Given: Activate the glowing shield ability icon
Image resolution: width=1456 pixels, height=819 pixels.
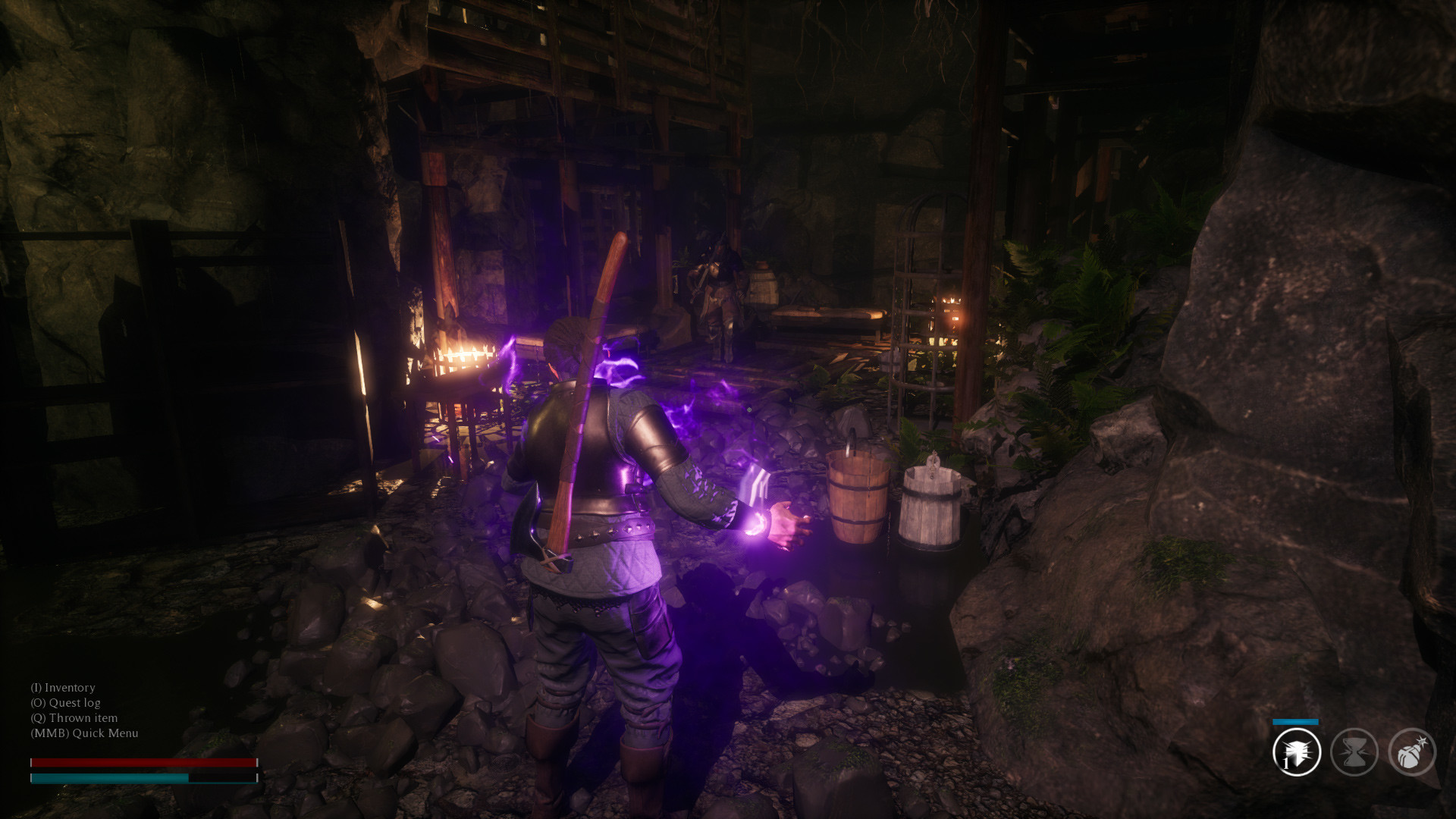Looking at the screenshot, I should [1297, 752].
